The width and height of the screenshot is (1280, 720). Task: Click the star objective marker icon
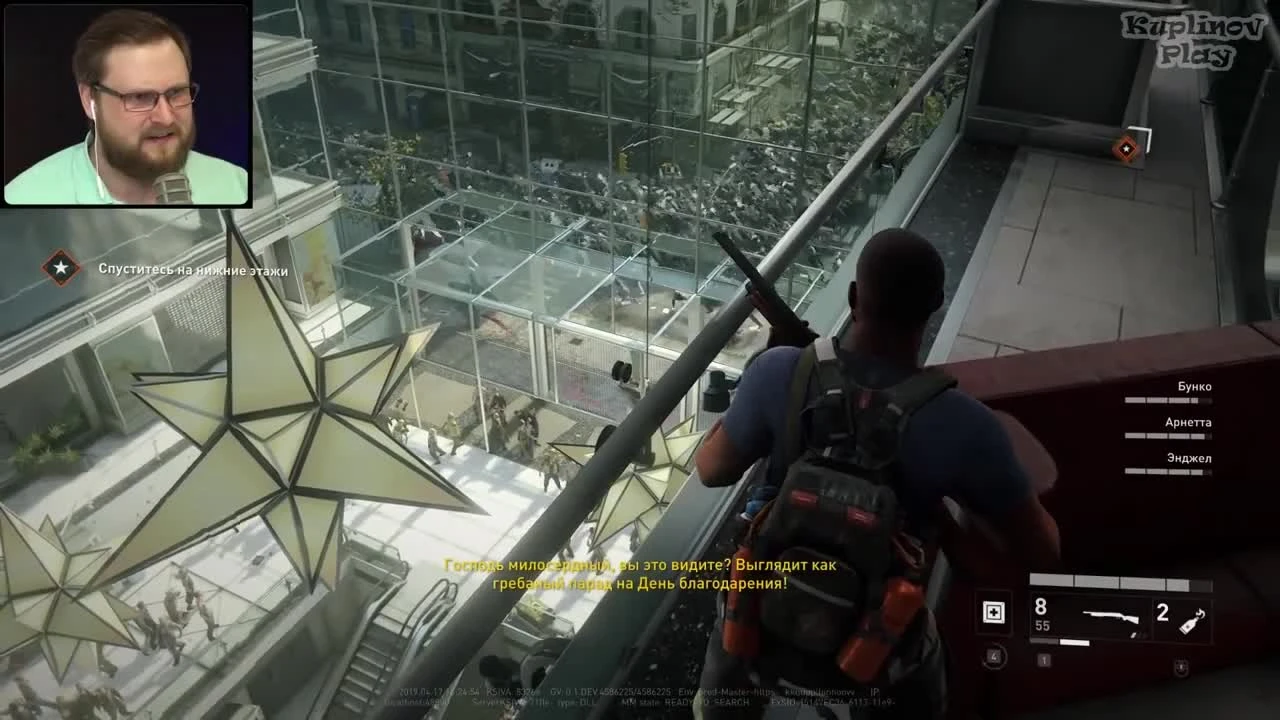point(60,269)
